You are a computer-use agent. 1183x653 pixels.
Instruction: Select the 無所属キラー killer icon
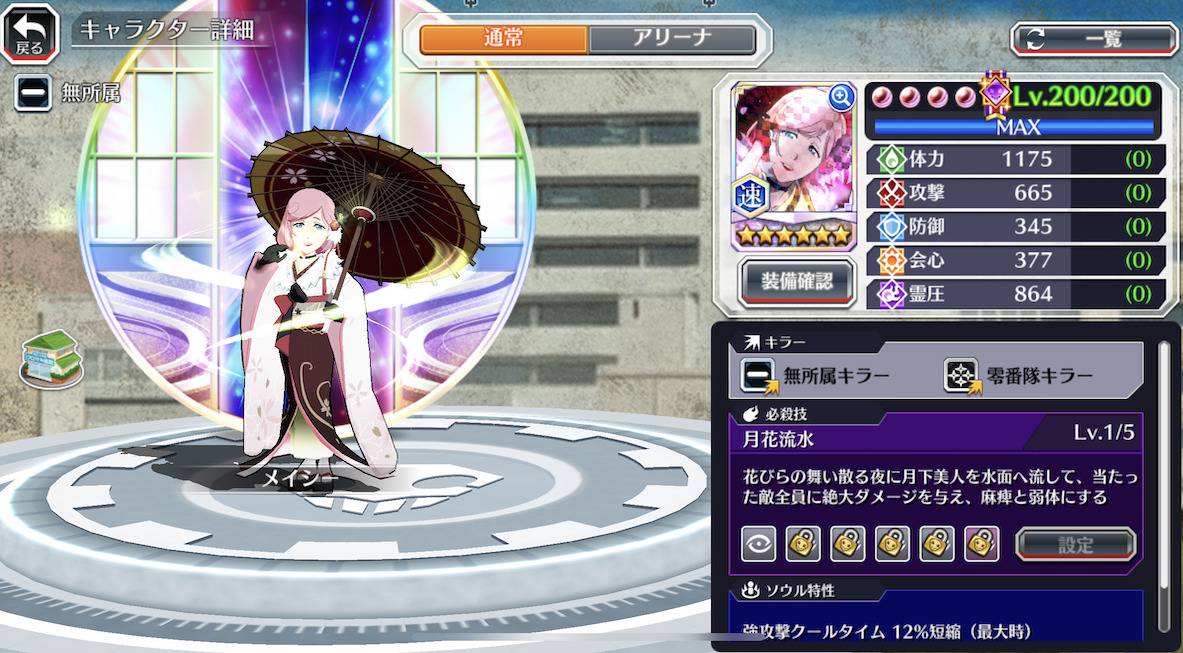click(x=758, y=376)
